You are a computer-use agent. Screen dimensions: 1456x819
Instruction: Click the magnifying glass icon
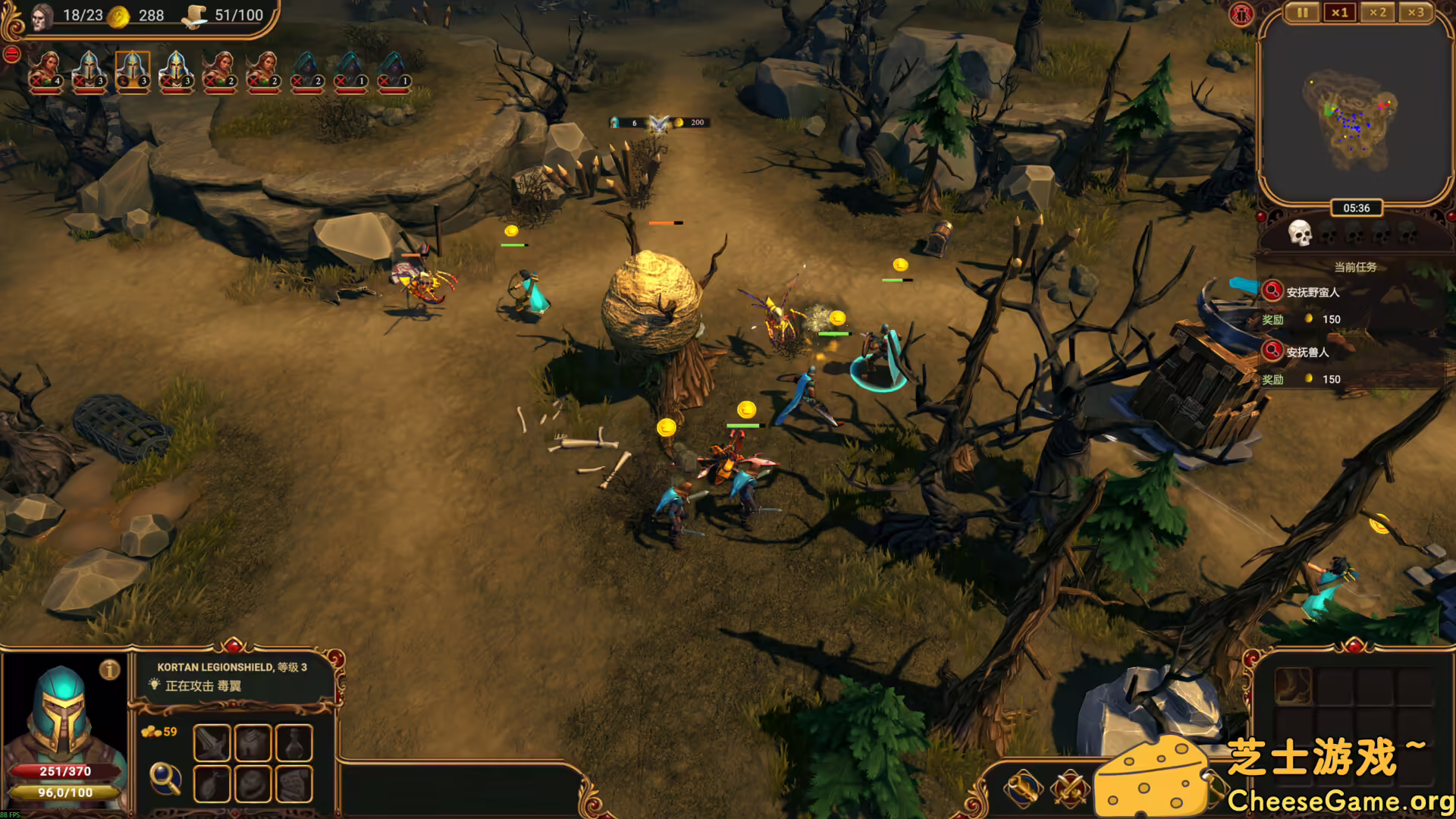[x=165, y=778]
